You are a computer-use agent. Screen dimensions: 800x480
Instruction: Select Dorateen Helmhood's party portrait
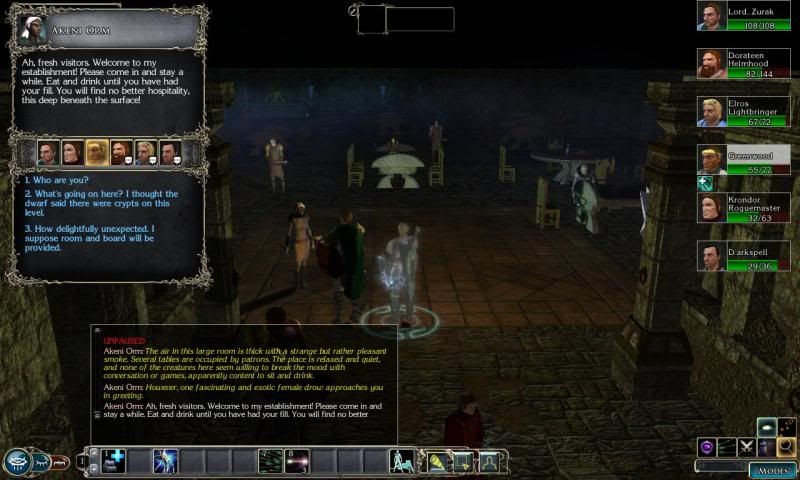(711, 64)
